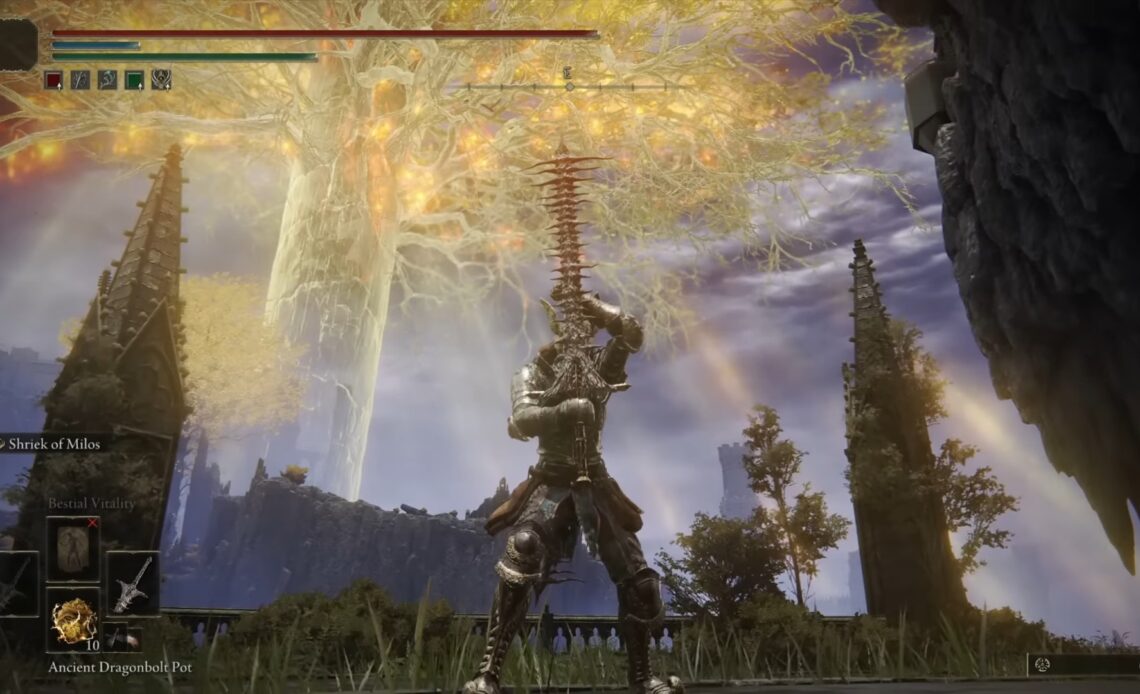Viewport: 1140px width, 694px height.
Task: Click the compass bar at the top
Action: tap(568, 86)
